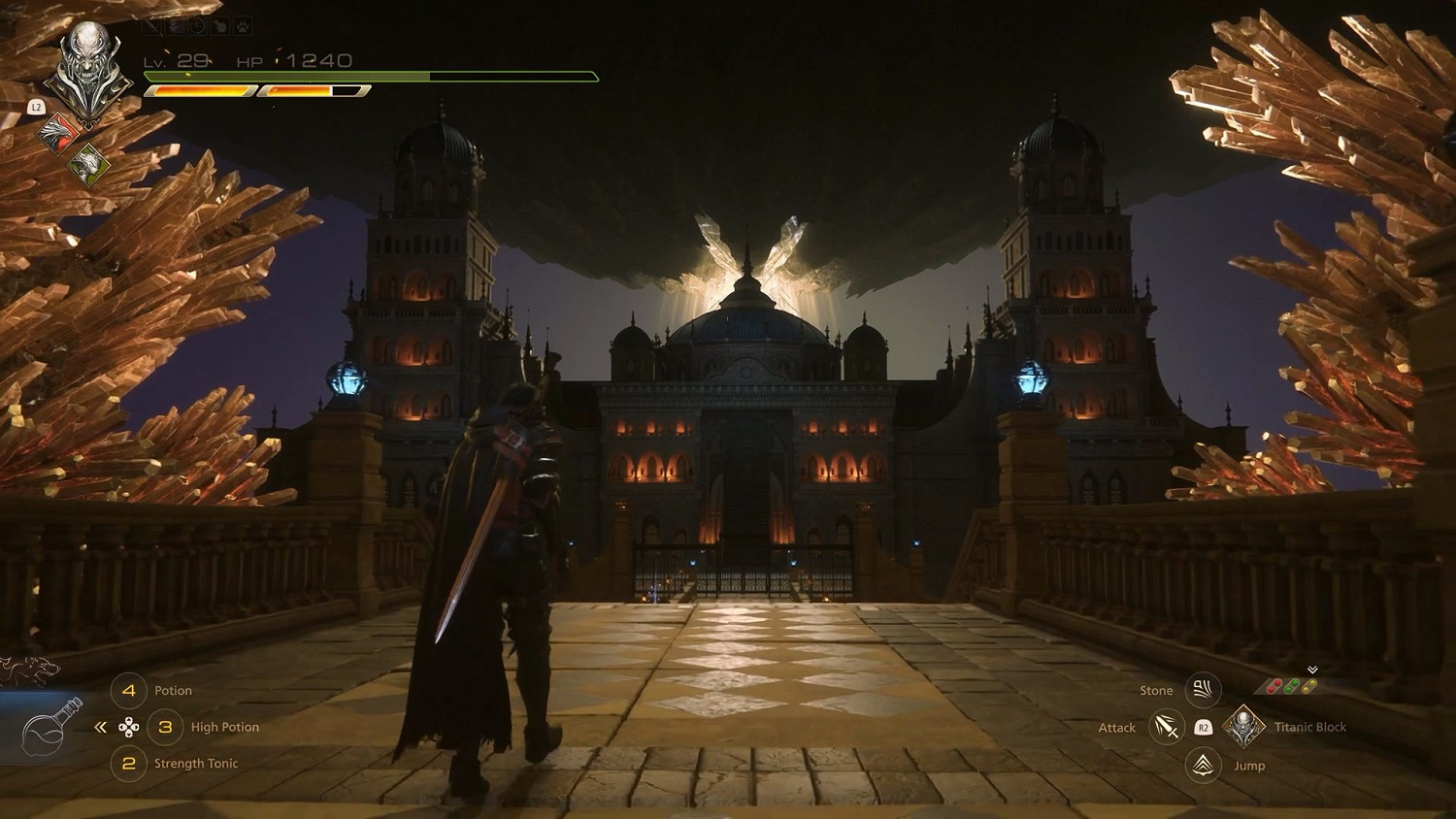
Task: Select the green Garuda Eikon icon
Action: (88, 163)
